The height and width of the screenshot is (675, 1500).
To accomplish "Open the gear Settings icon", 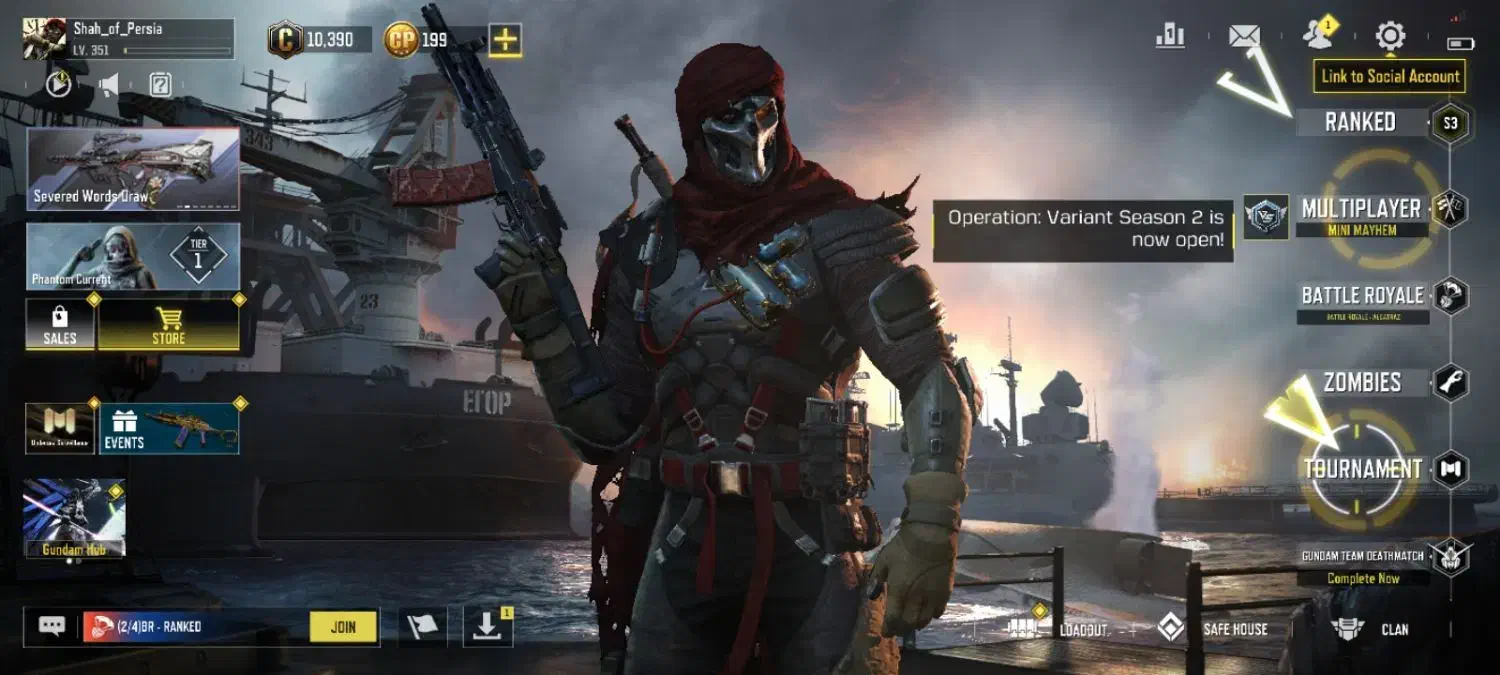I will (1390, 36).
